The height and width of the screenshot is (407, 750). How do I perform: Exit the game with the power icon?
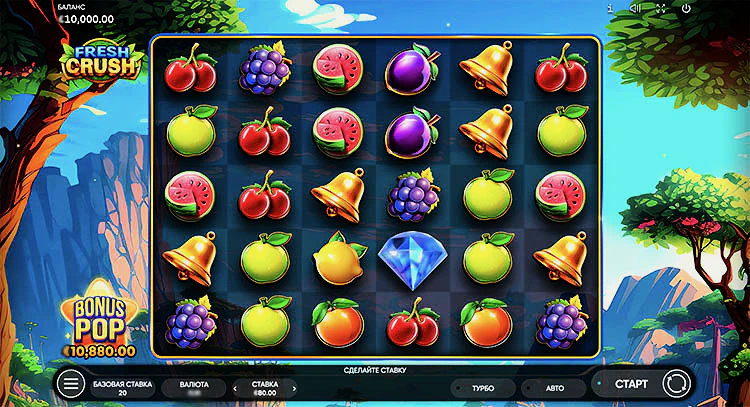(x=686, y=8)
